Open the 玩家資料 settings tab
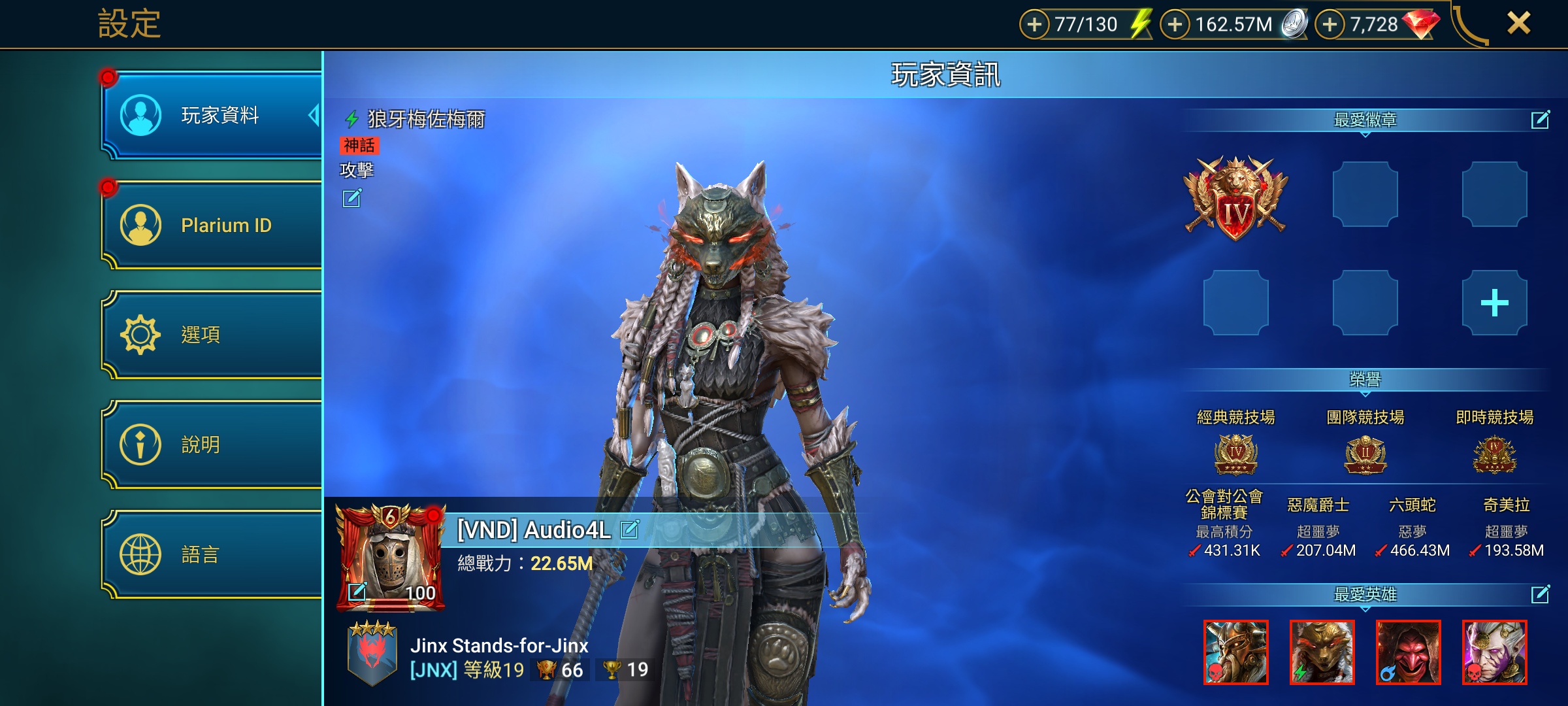The width and height of the screenshot is (1568, 706). [212, 116]
